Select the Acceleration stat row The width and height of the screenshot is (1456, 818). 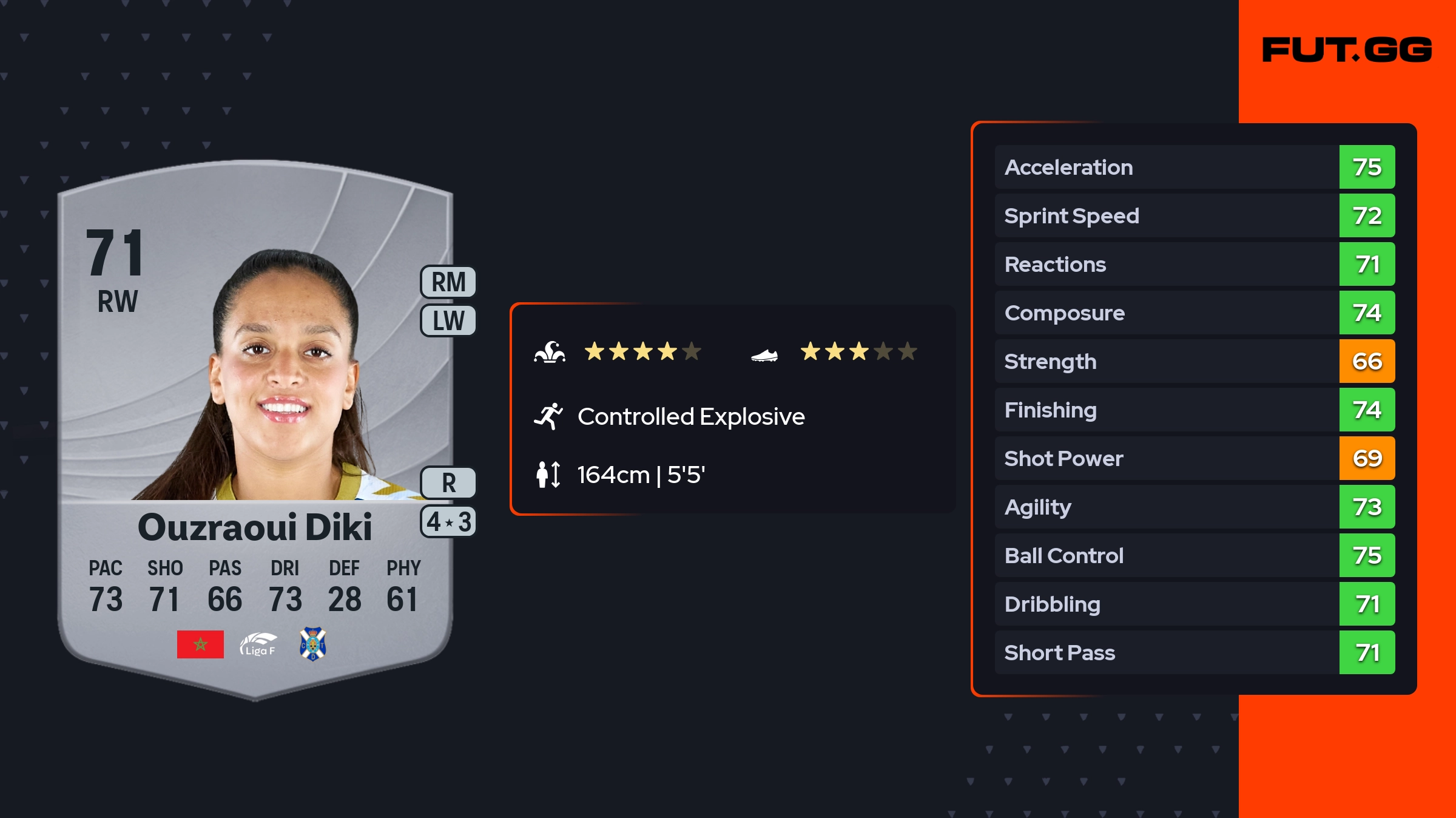point(1194,167)
